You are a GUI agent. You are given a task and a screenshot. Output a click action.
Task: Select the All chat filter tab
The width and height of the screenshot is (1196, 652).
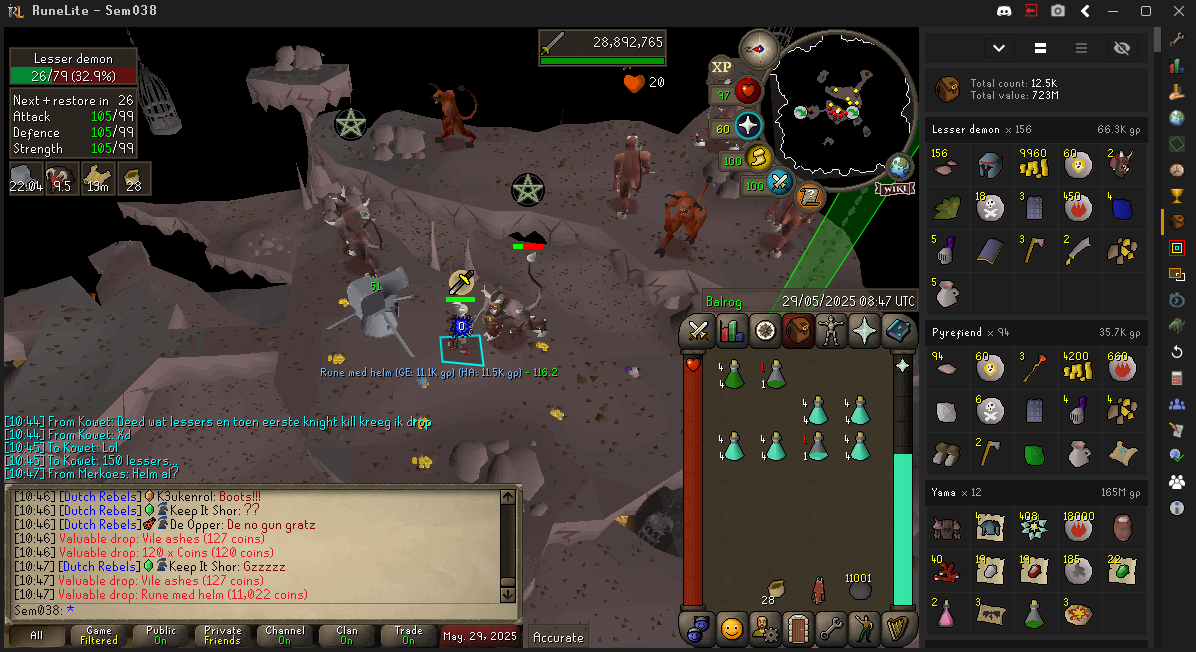[36, 635]
